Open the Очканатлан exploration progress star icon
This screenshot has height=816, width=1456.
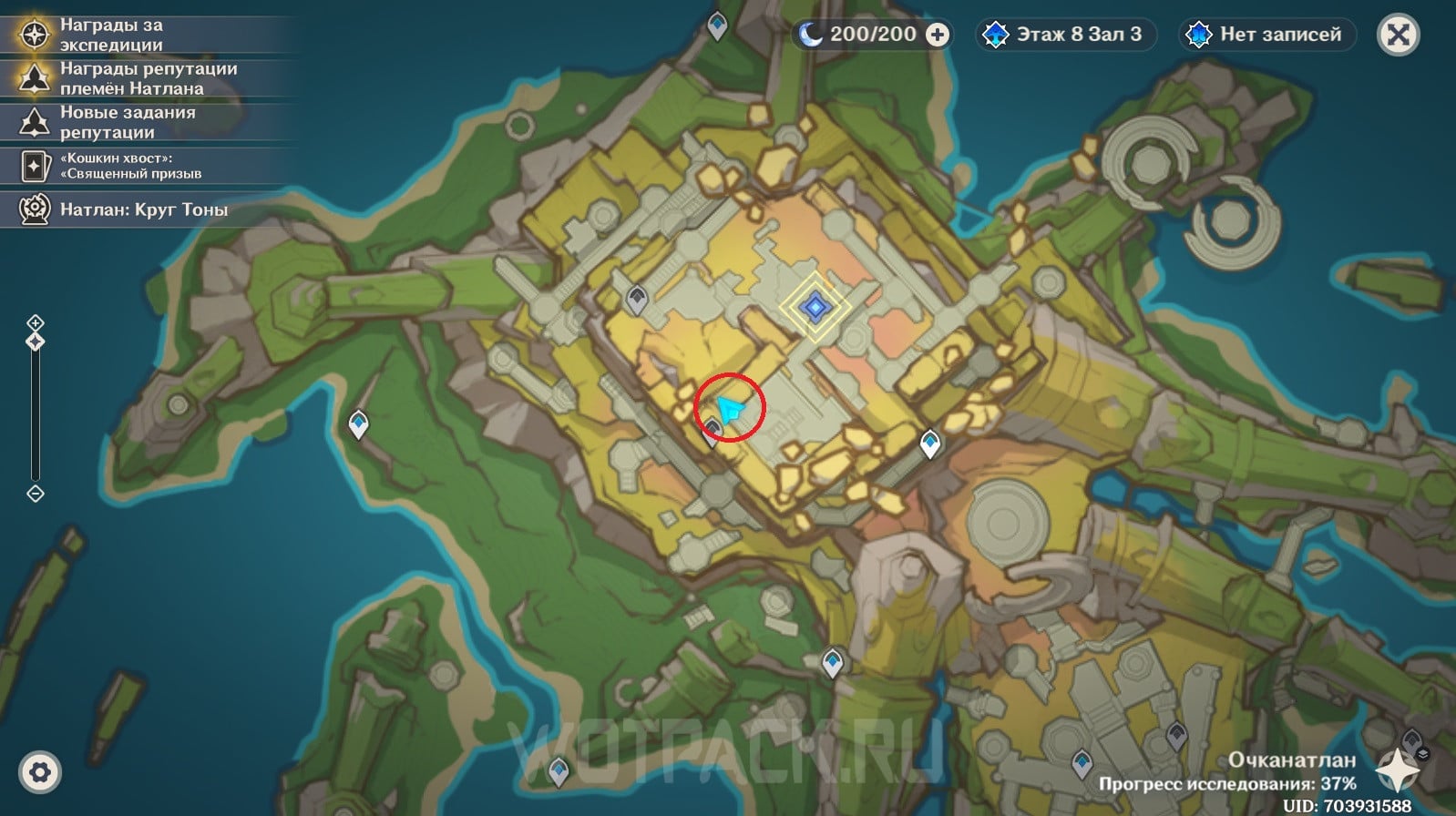click(x=1398, y=770)
